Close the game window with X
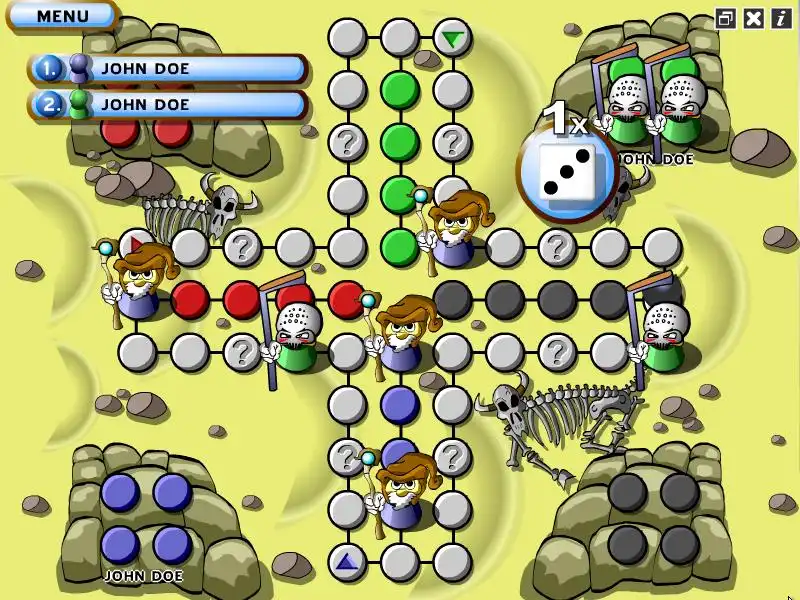The width and height of the screenshot is (800, 600). click(x=754, y=18)
